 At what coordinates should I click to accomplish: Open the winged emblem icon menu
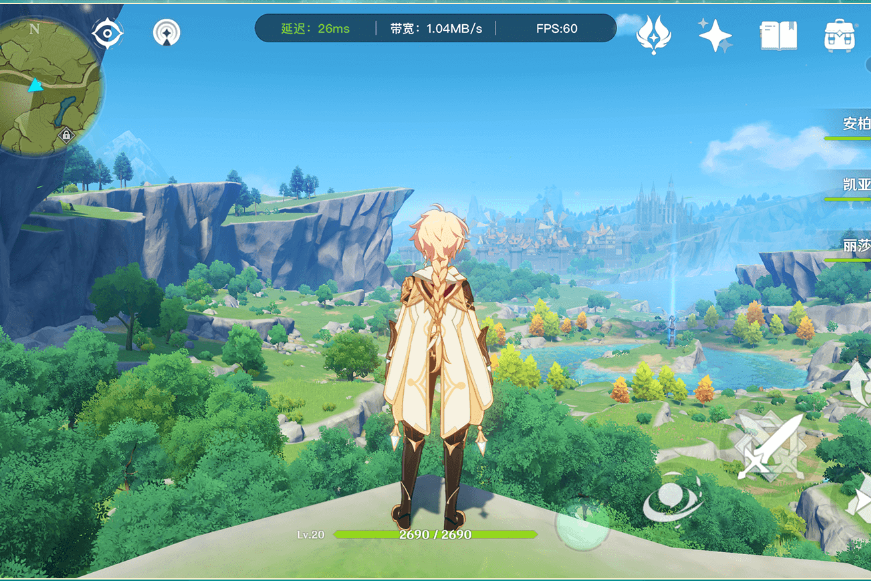coord(653,35)
